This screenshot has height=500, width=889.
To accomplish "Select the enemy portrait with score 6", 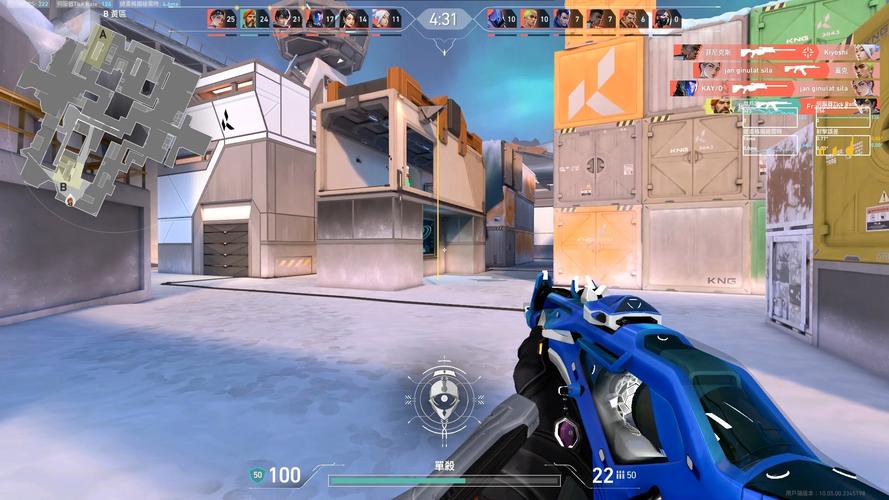I will (x=629, y=18).
